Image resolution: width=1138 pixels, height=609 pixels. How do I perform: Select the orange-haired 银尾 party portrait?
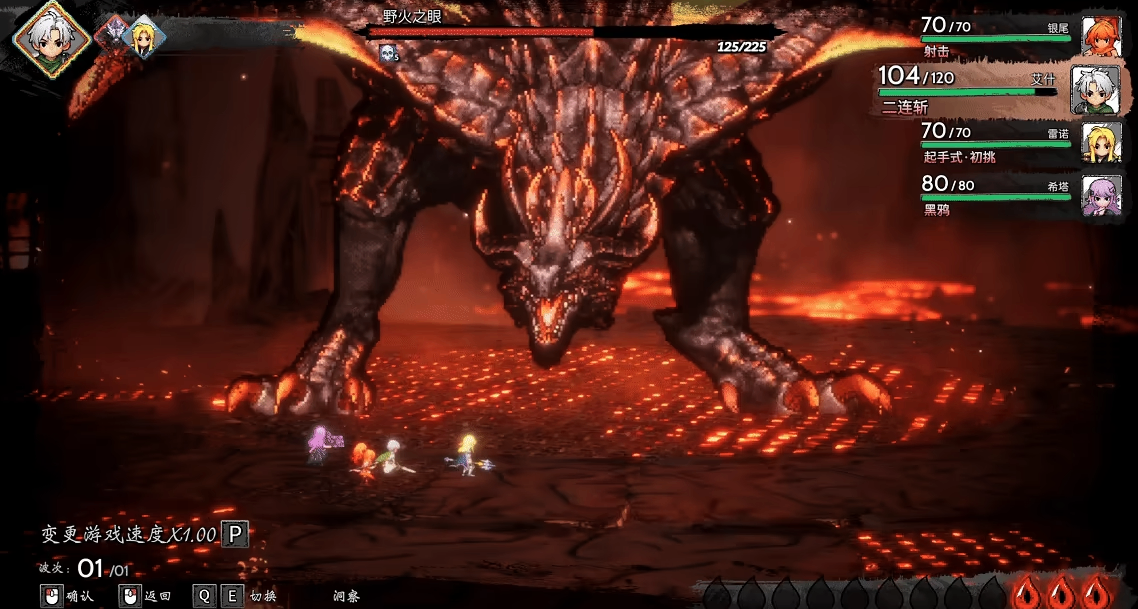[1101, 37]
